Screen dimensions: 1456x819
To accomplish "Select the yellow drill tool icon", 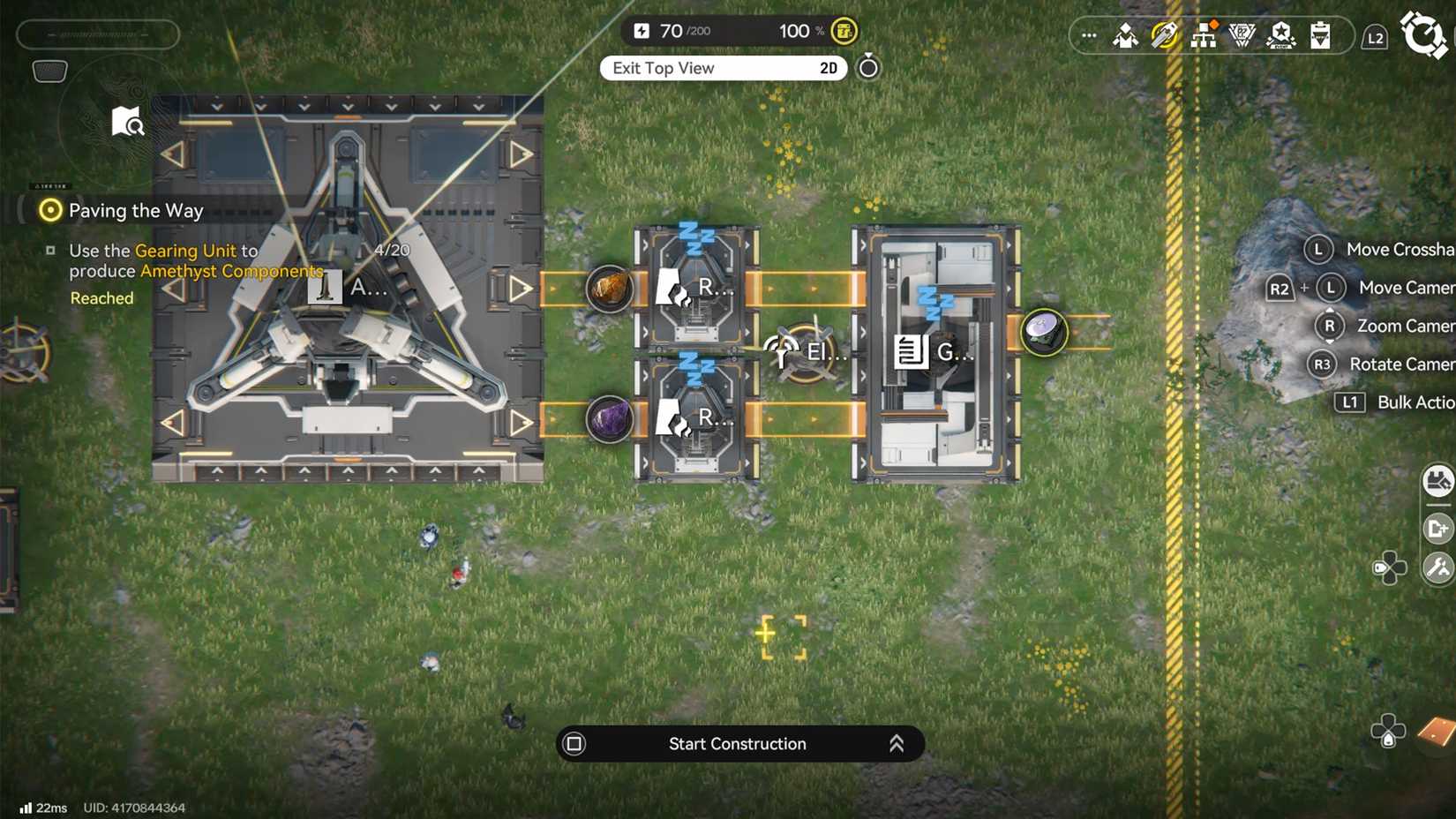I will (x=1165, y=36).
